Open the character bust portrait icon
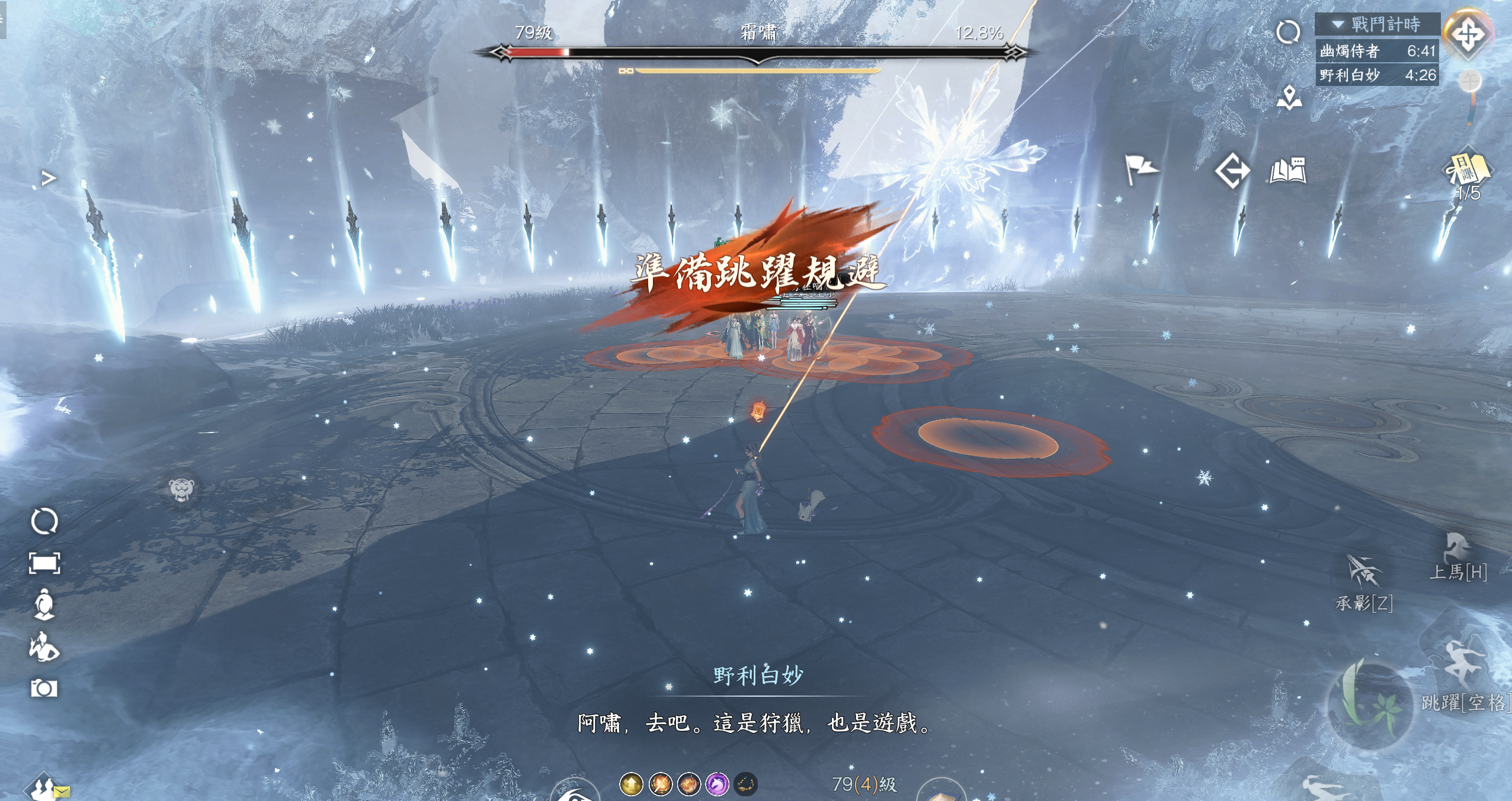This screenshot has width=1512, height=801. click(x=44, y=604)
